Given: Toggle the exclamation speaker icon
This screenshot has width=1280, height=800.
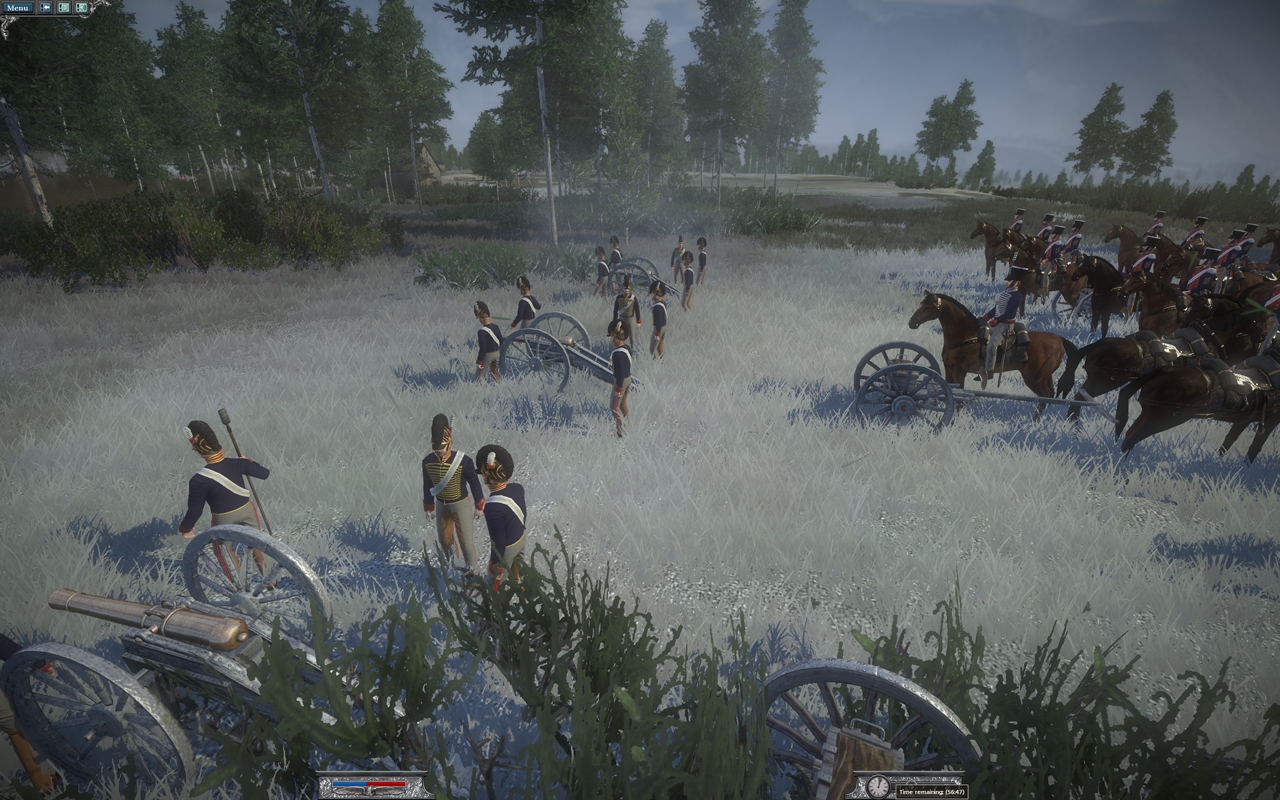Looking at the screenshot, I should pos(81,7).
